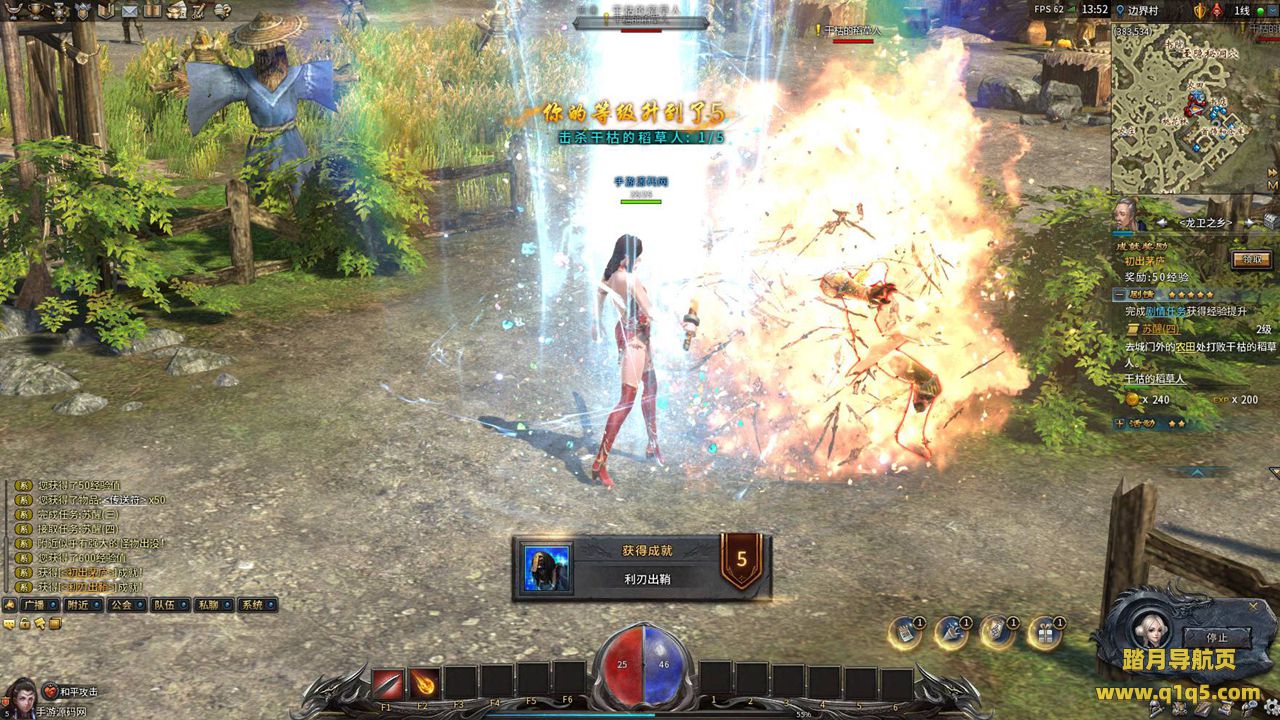
Task: Open the minimap of 边界村
Action: pyautogui.click(x=1189, y=108)
